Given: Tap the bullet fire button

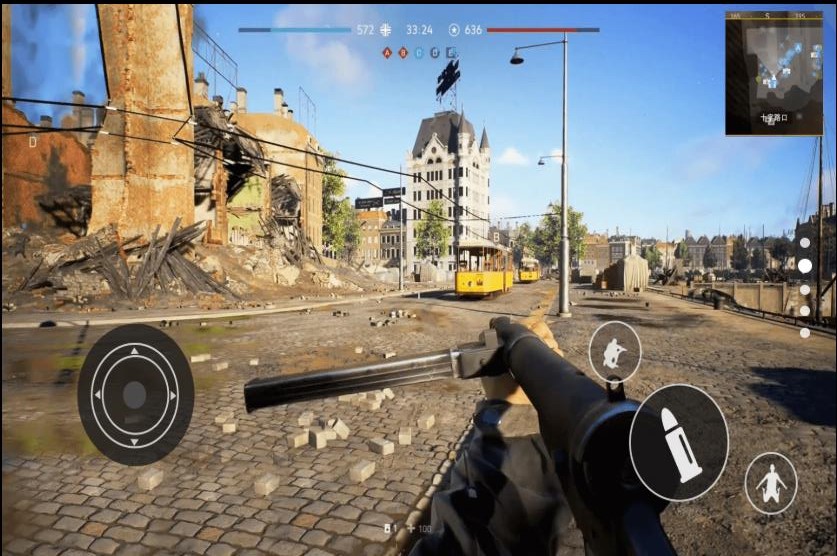Looking at the screenshot, I should 679,442.
